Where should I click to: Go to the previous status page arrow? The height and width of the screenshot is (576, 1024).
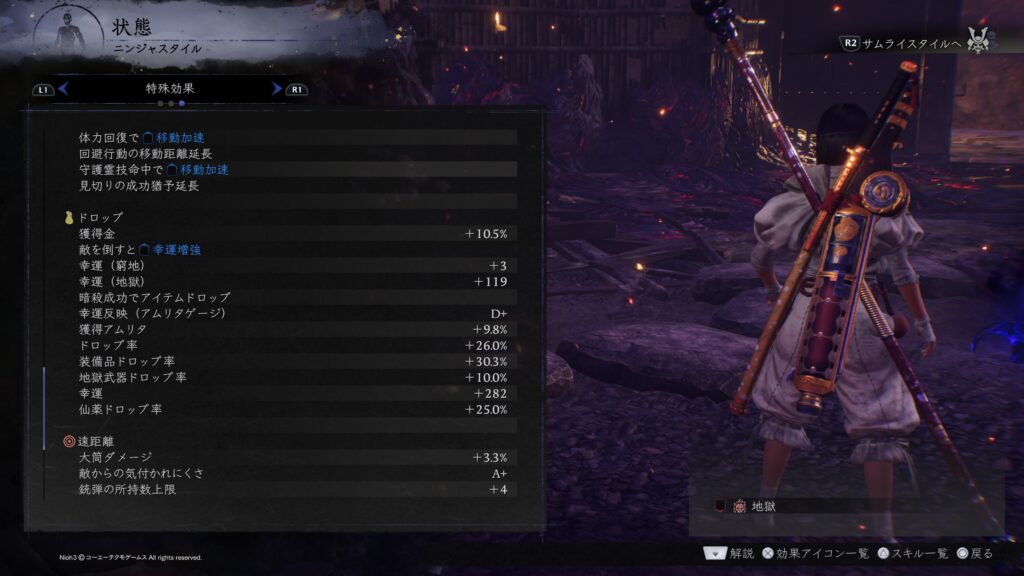(62, 89)
